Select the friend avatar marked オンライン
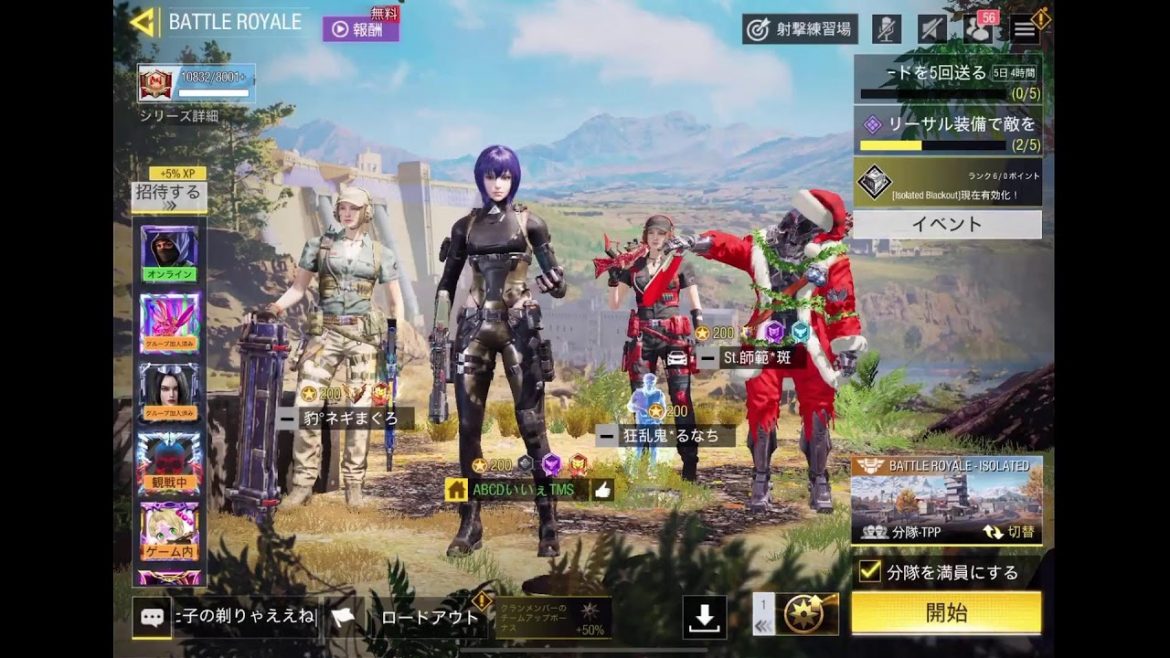 pos(169,253)
